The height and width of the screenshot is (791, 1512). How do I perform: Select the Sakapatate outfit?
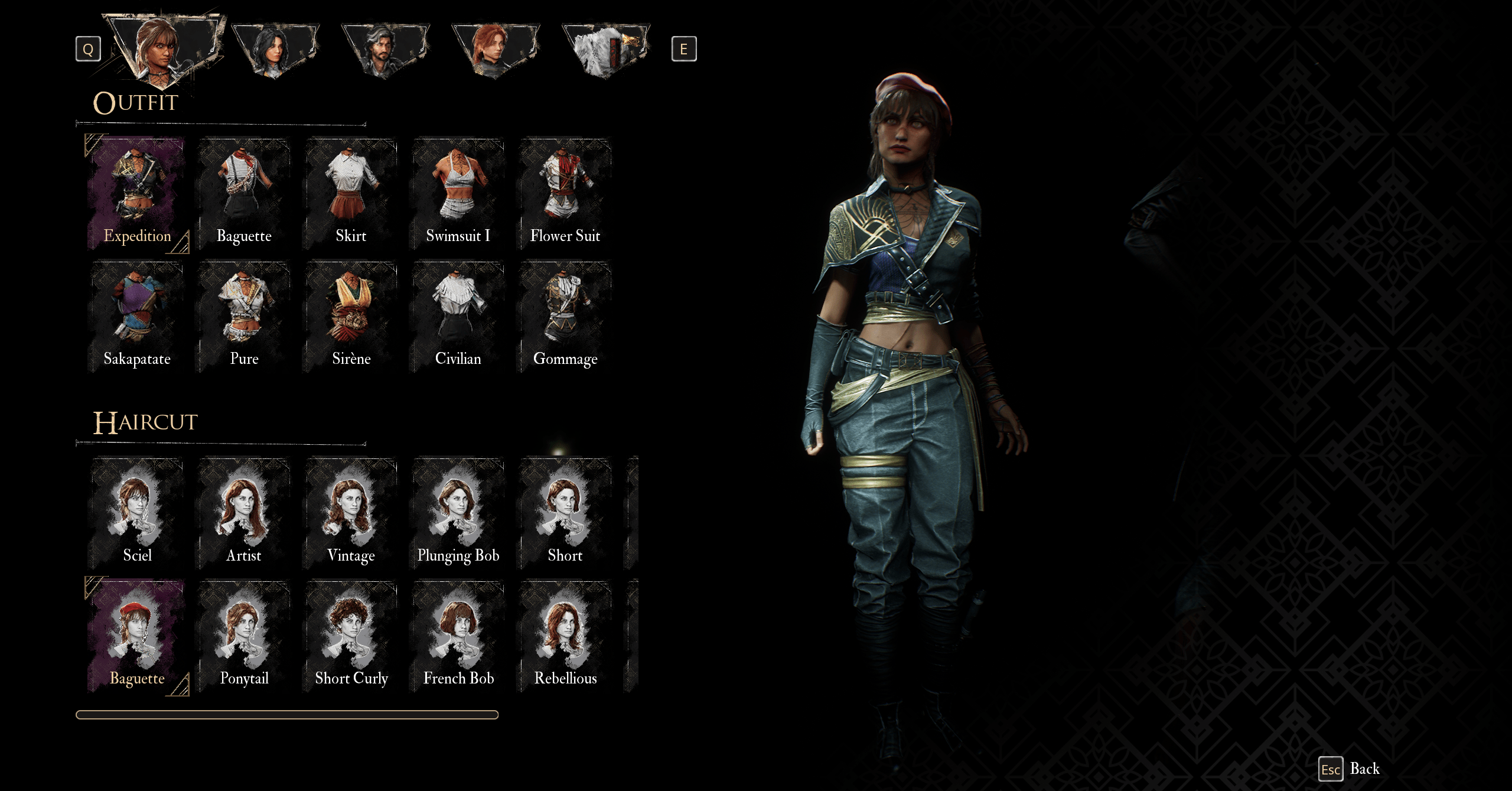point(137,316)
